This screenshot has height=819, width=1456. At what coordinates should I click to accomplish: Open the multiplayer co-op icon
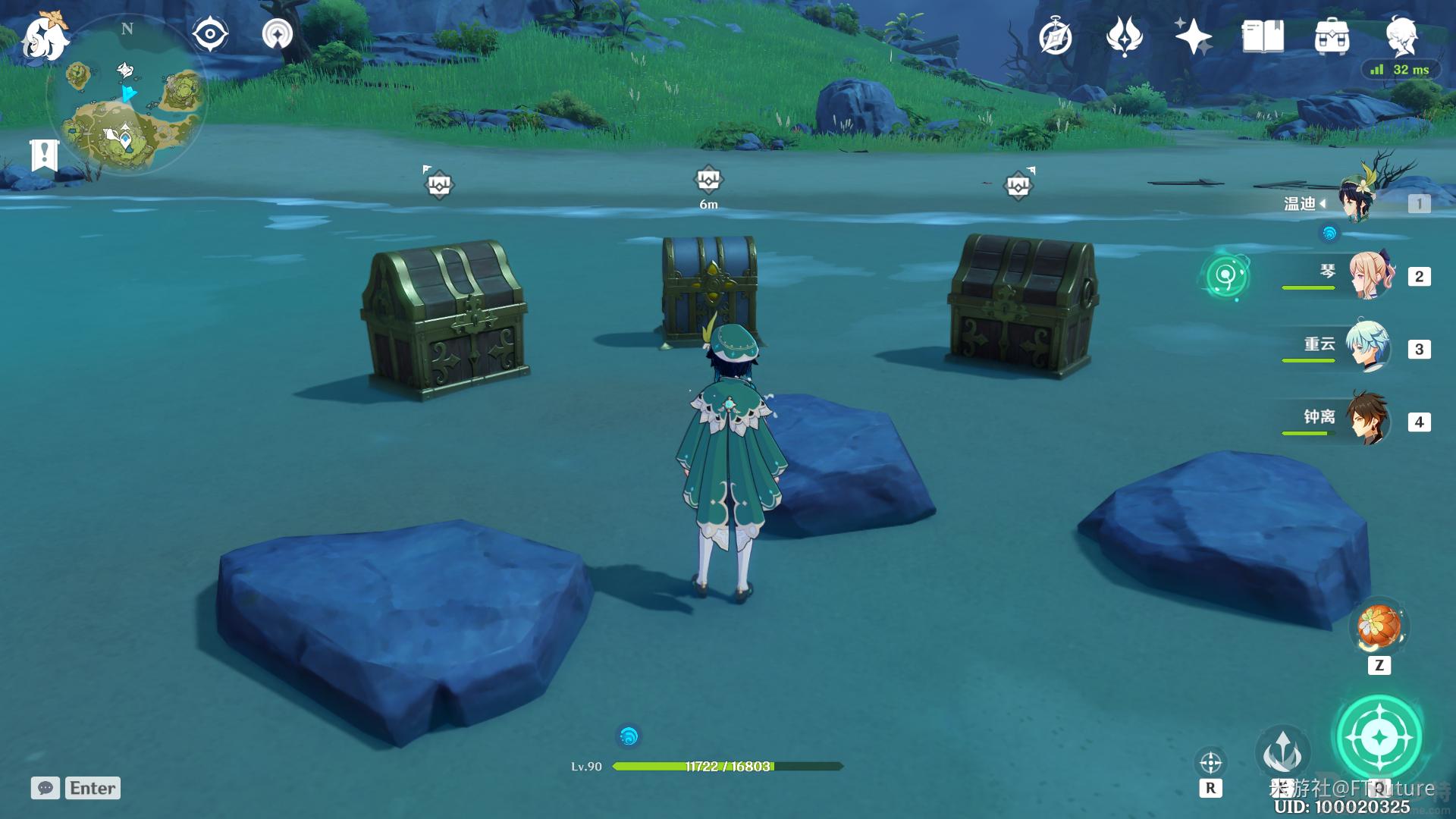pos(278,34)
